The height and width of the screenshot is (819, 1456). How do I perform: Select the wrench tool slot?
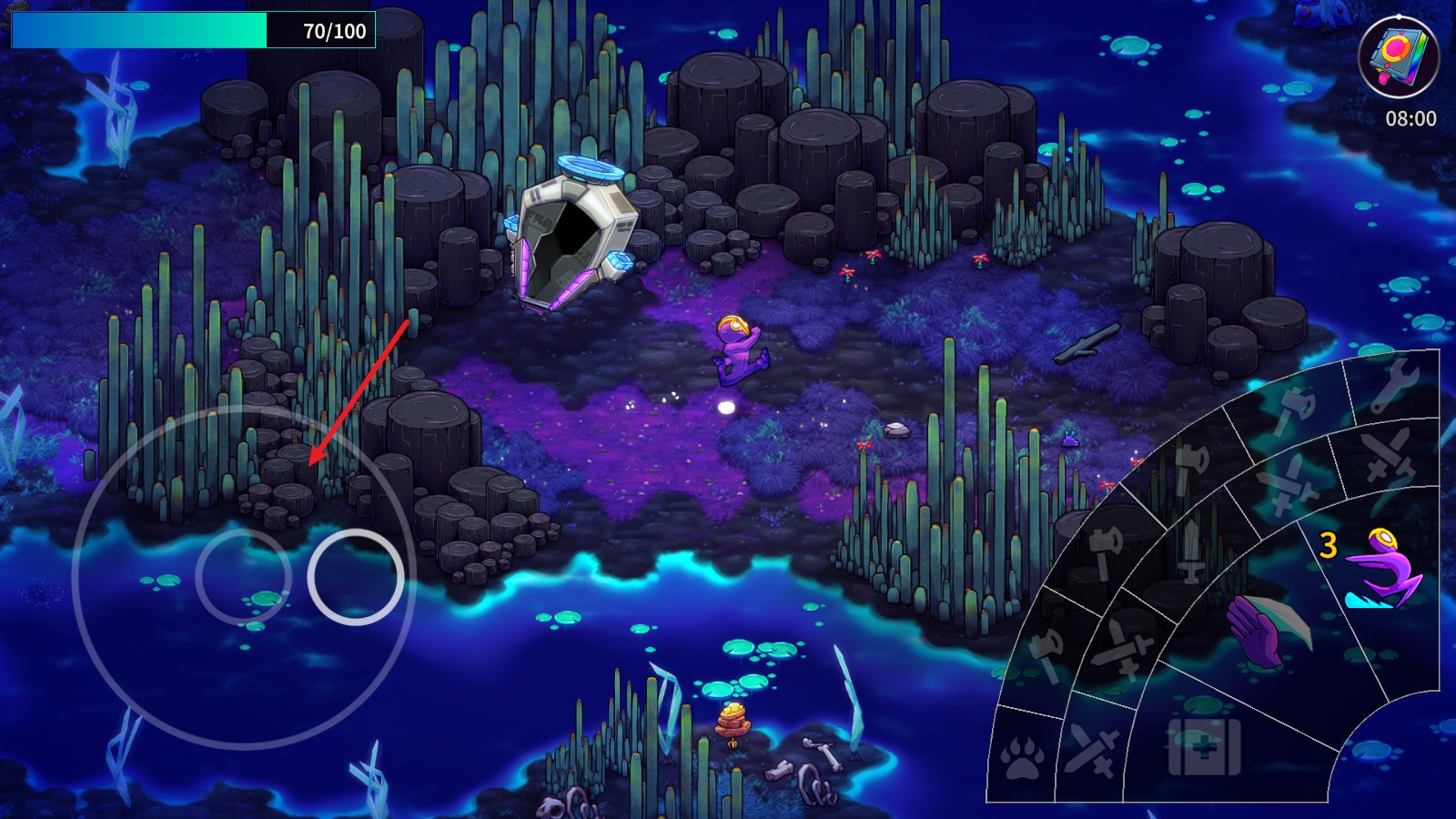[x=1395, y=383]
